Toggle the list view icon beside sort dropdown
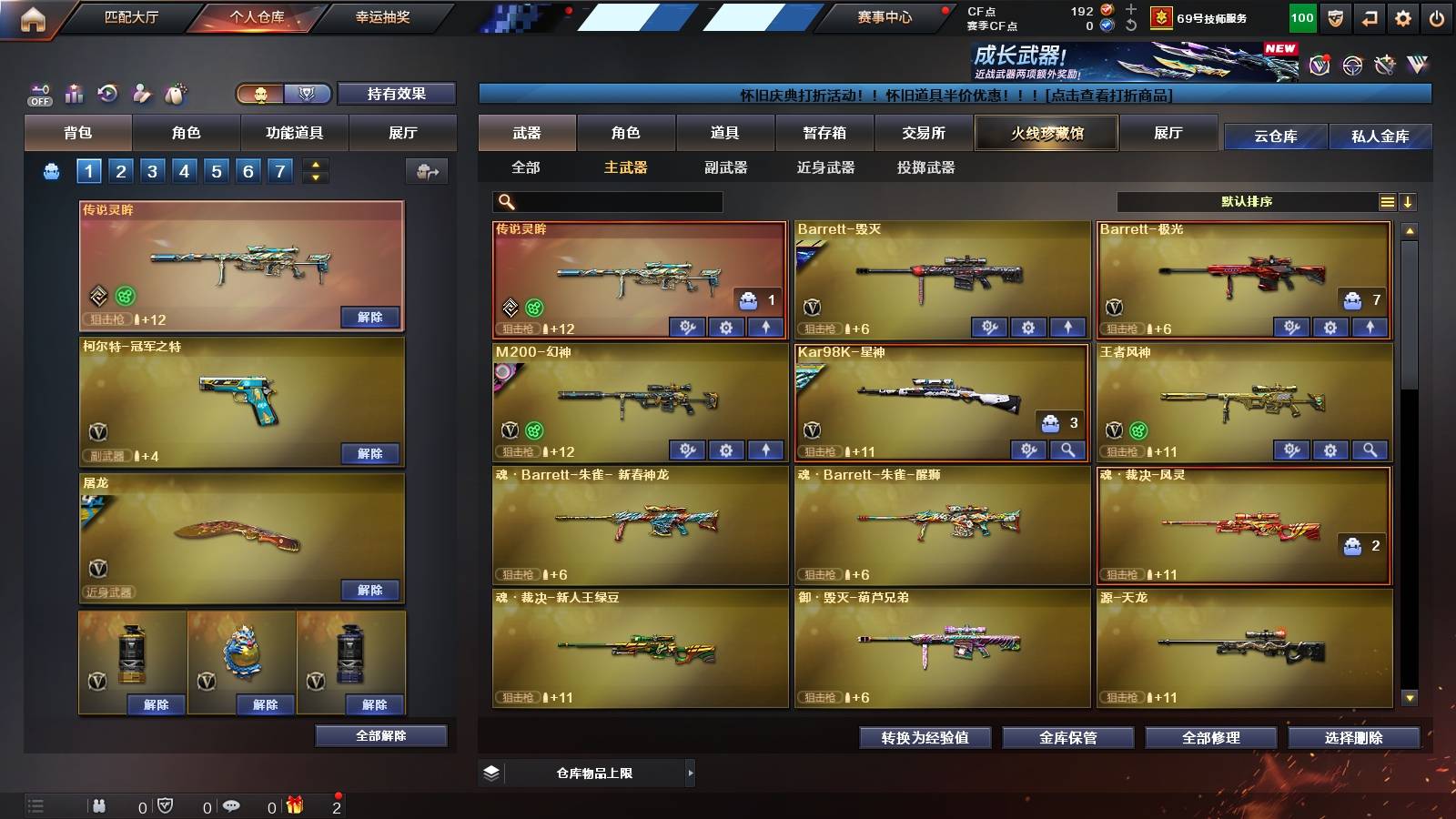The height and width of the screenshot is (819, 1456). point(1386,201)
